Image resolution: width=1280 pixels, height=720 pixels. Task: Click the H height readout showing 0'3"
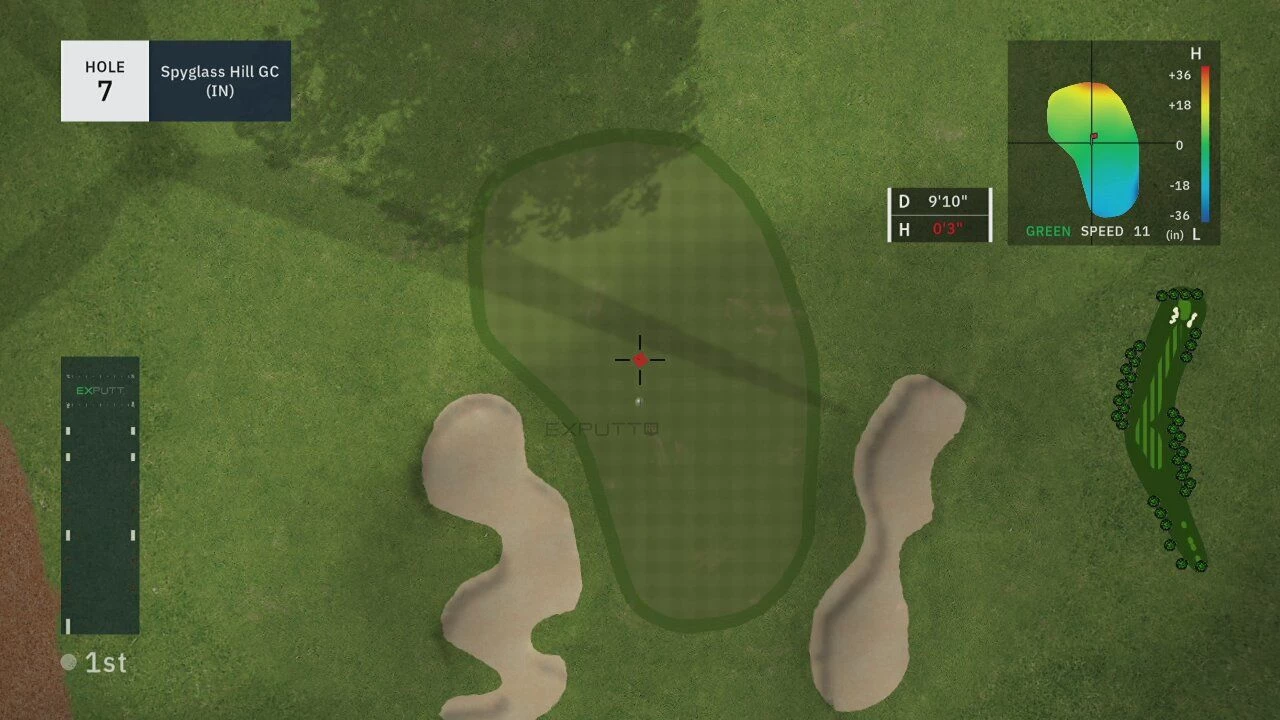coord(940,228)
